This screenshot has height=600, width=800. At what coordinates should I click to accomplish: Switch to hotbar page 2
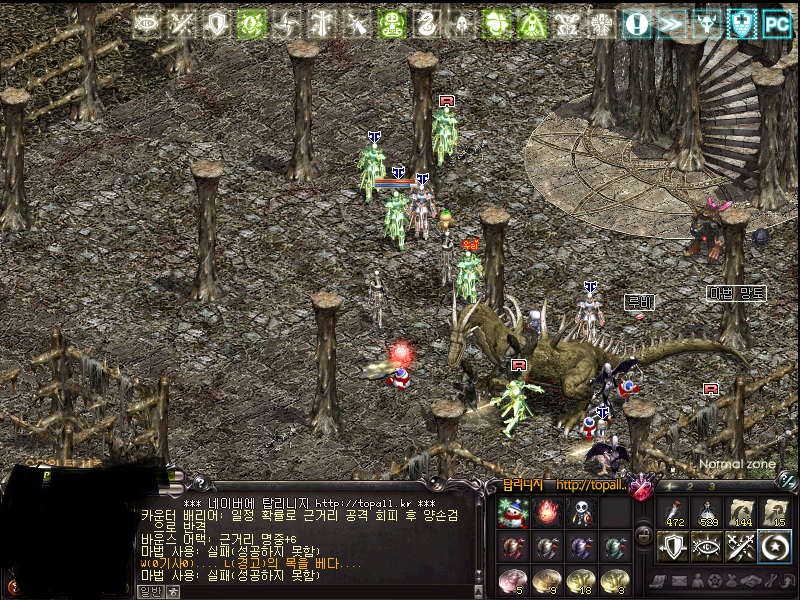point(692,486)
